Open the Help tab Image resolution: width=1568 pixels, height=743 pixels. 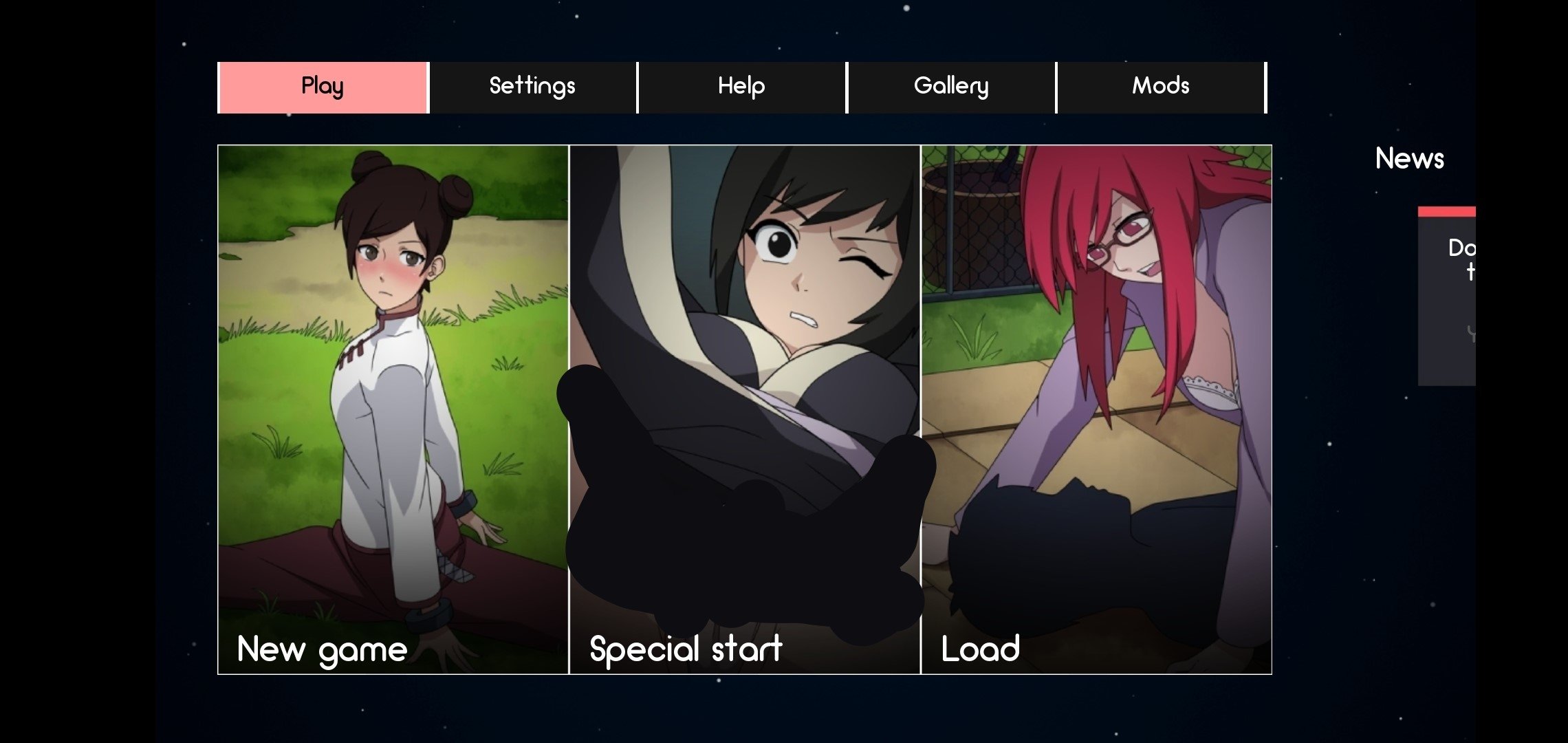click(x=741, y=86)
